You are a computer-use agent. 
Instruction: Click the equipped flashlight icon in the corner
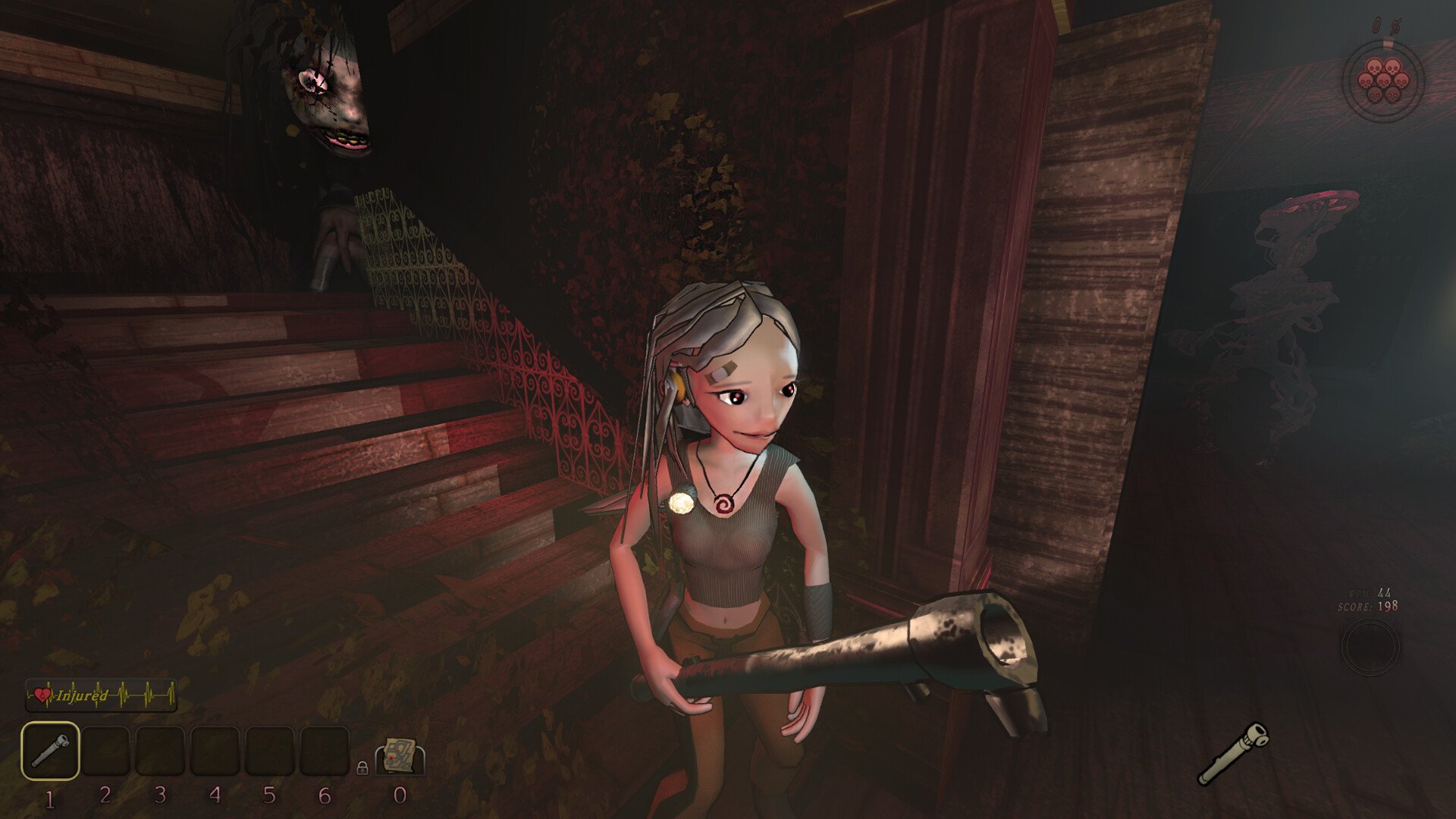coord(1232,753)
